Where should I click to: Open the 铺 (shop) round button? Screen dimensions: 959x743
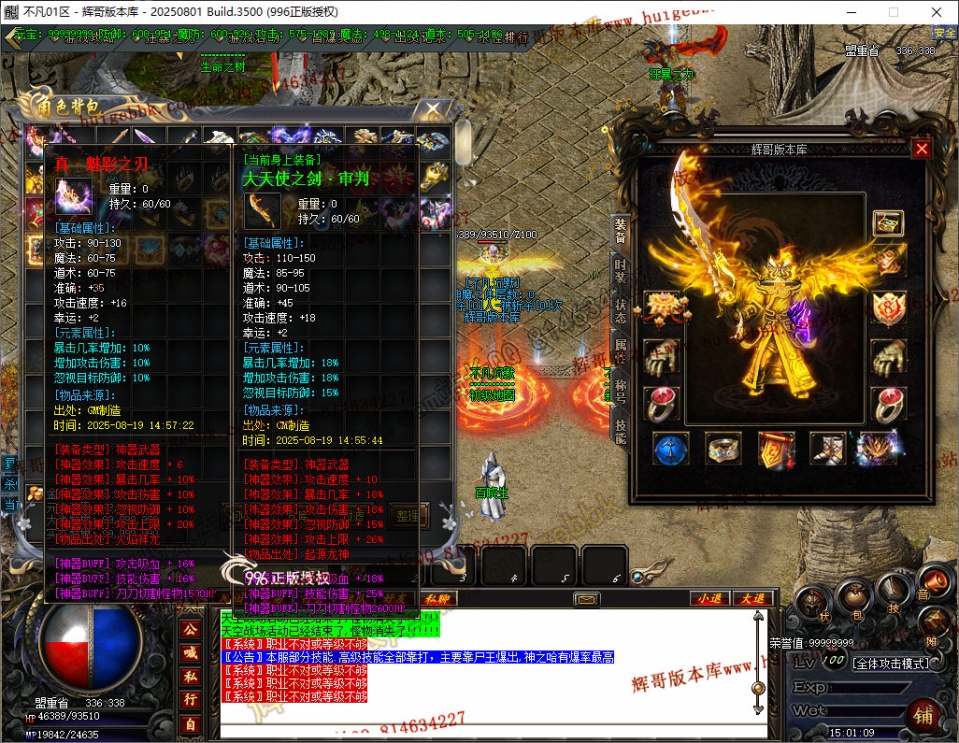click(x=924, y=716)
